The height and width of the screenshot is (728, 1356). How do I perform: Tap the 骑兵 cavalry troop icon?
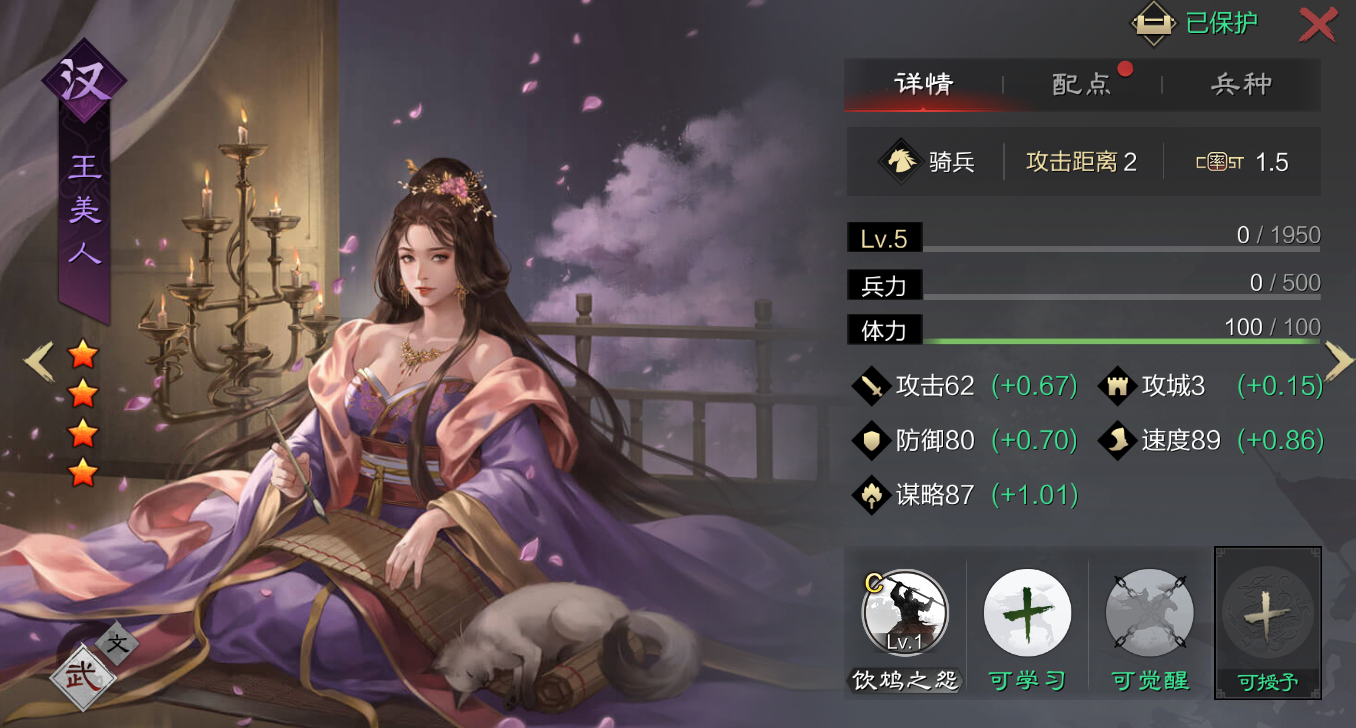click(x=900, y=161)
